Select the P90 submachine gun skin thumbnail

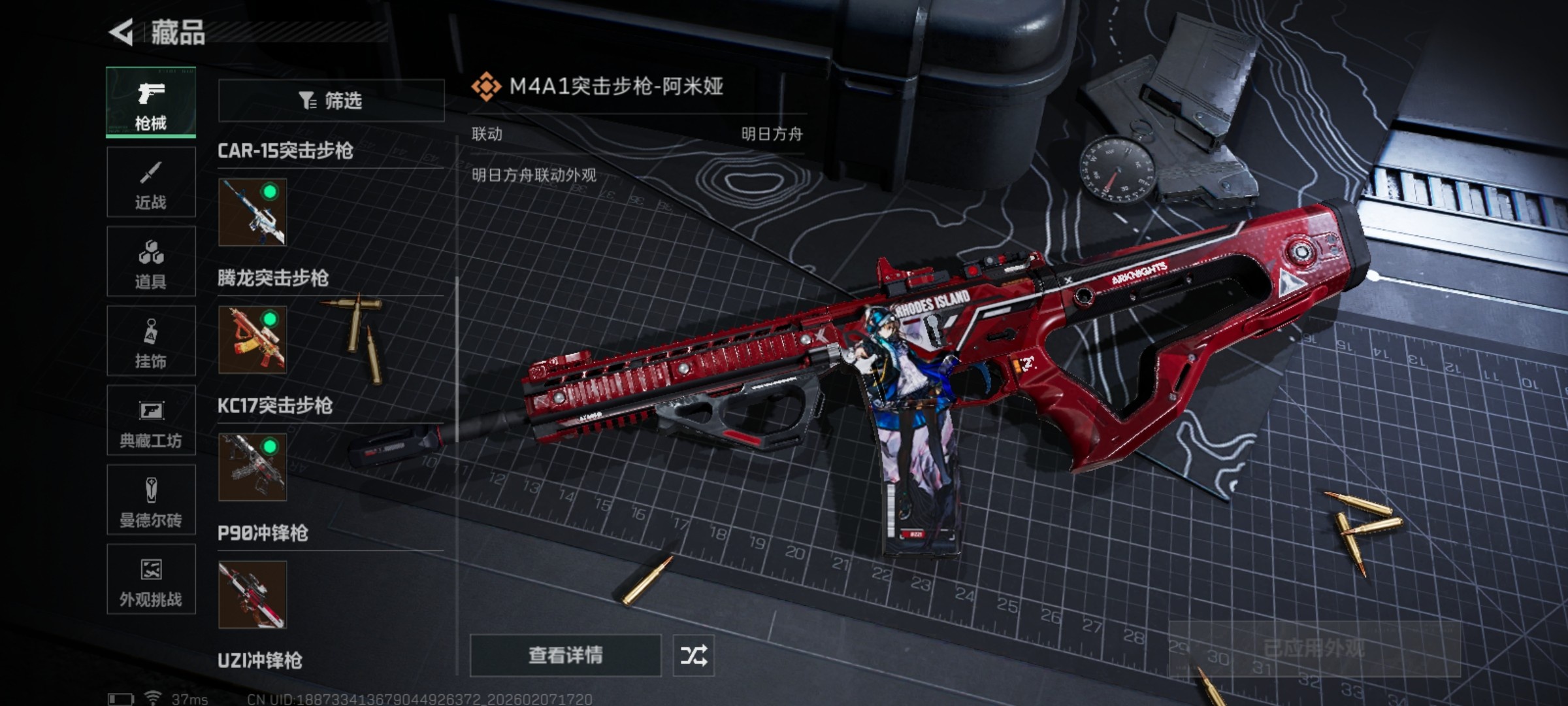pyautogui.click(x=252, y=594)
